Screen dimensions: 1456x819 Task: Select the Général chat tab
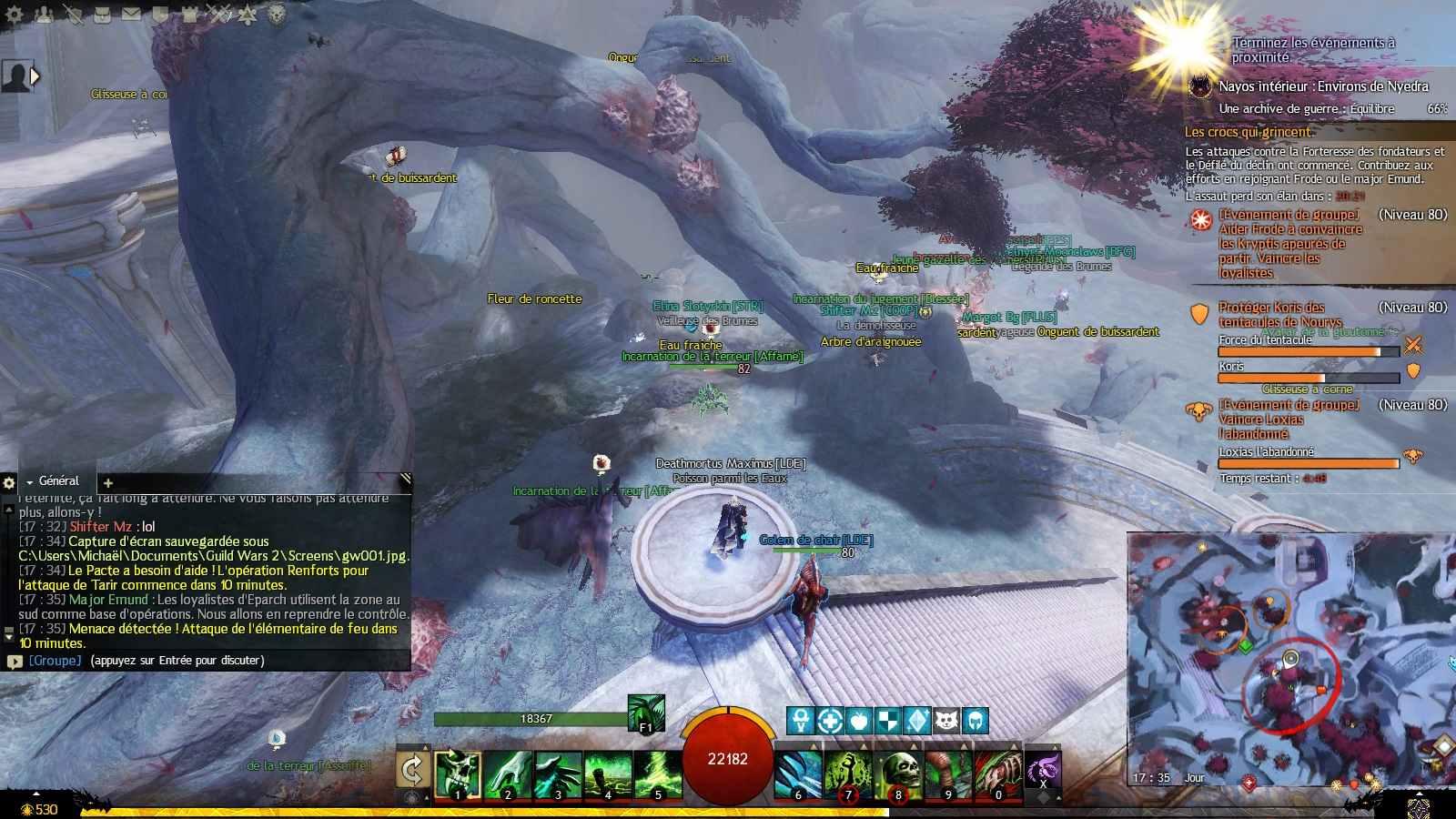click(58, 481)
